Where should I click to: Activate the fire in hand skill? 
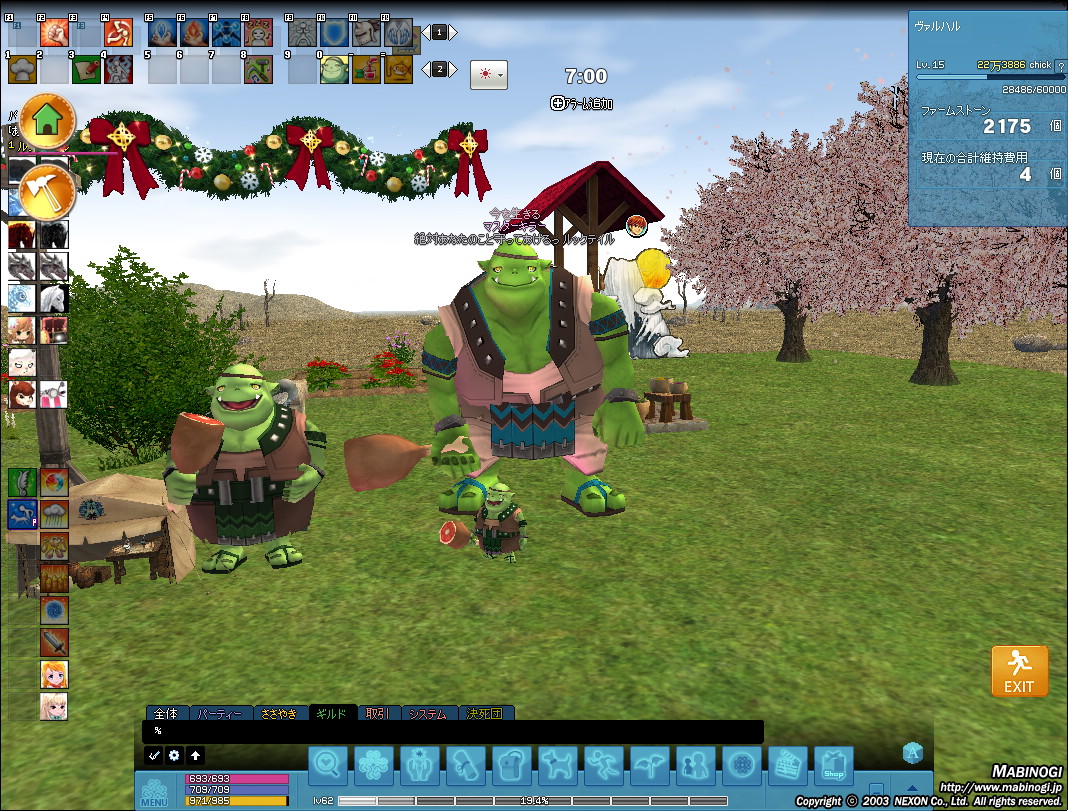coord(191,33)
